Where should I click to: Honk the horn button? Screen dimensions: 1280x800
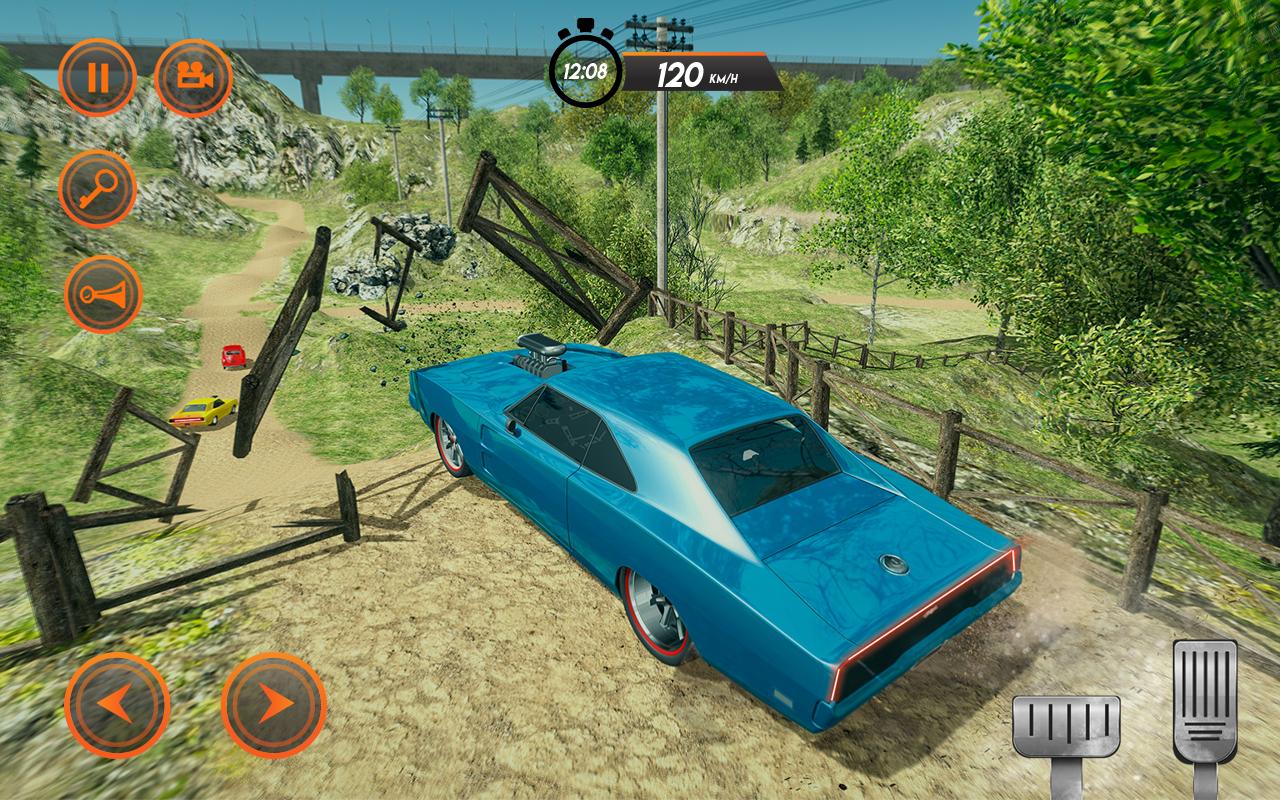(x=103, y=294)
